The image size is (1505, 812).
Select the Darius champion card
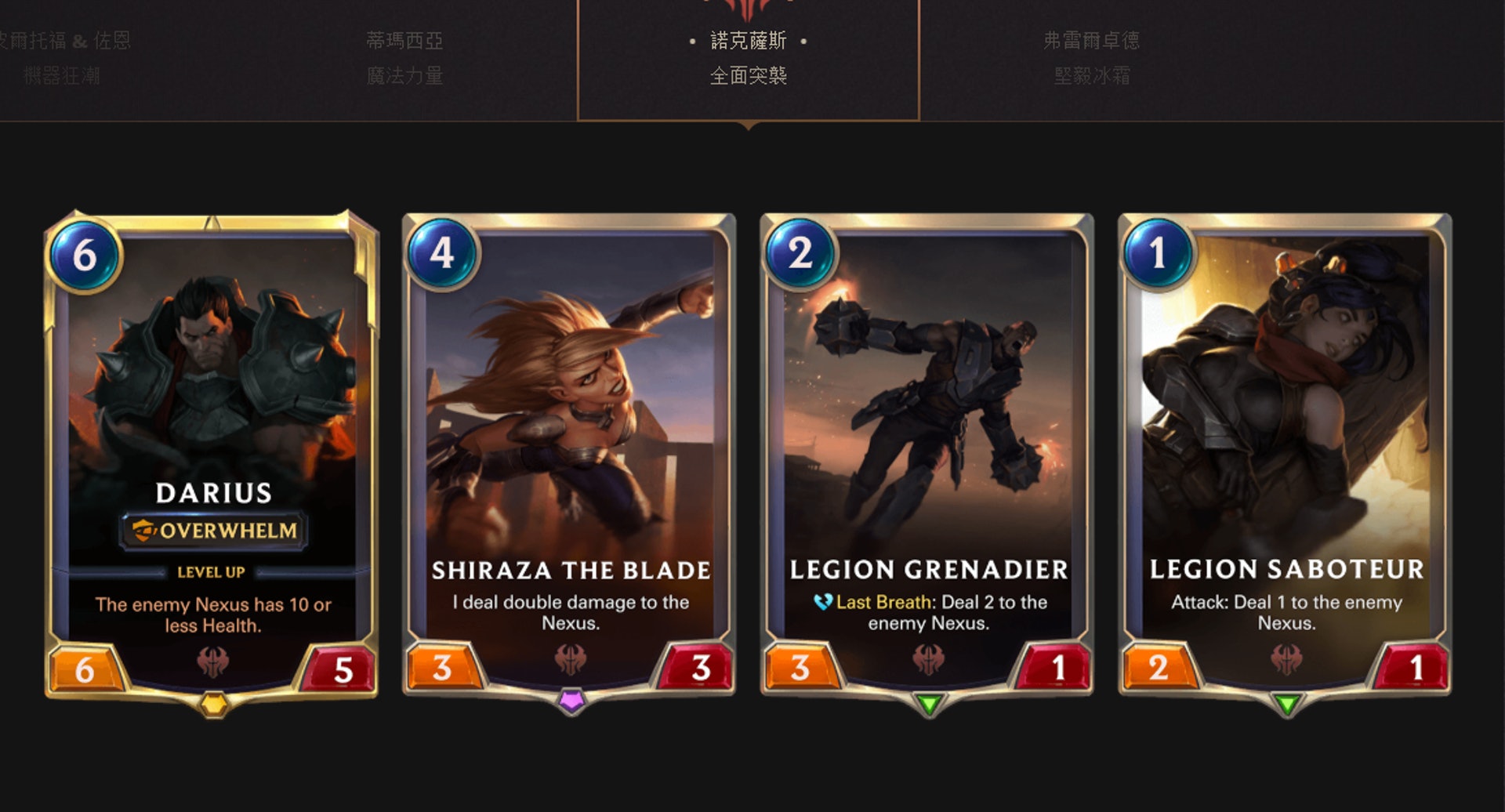tap(212, 455)
